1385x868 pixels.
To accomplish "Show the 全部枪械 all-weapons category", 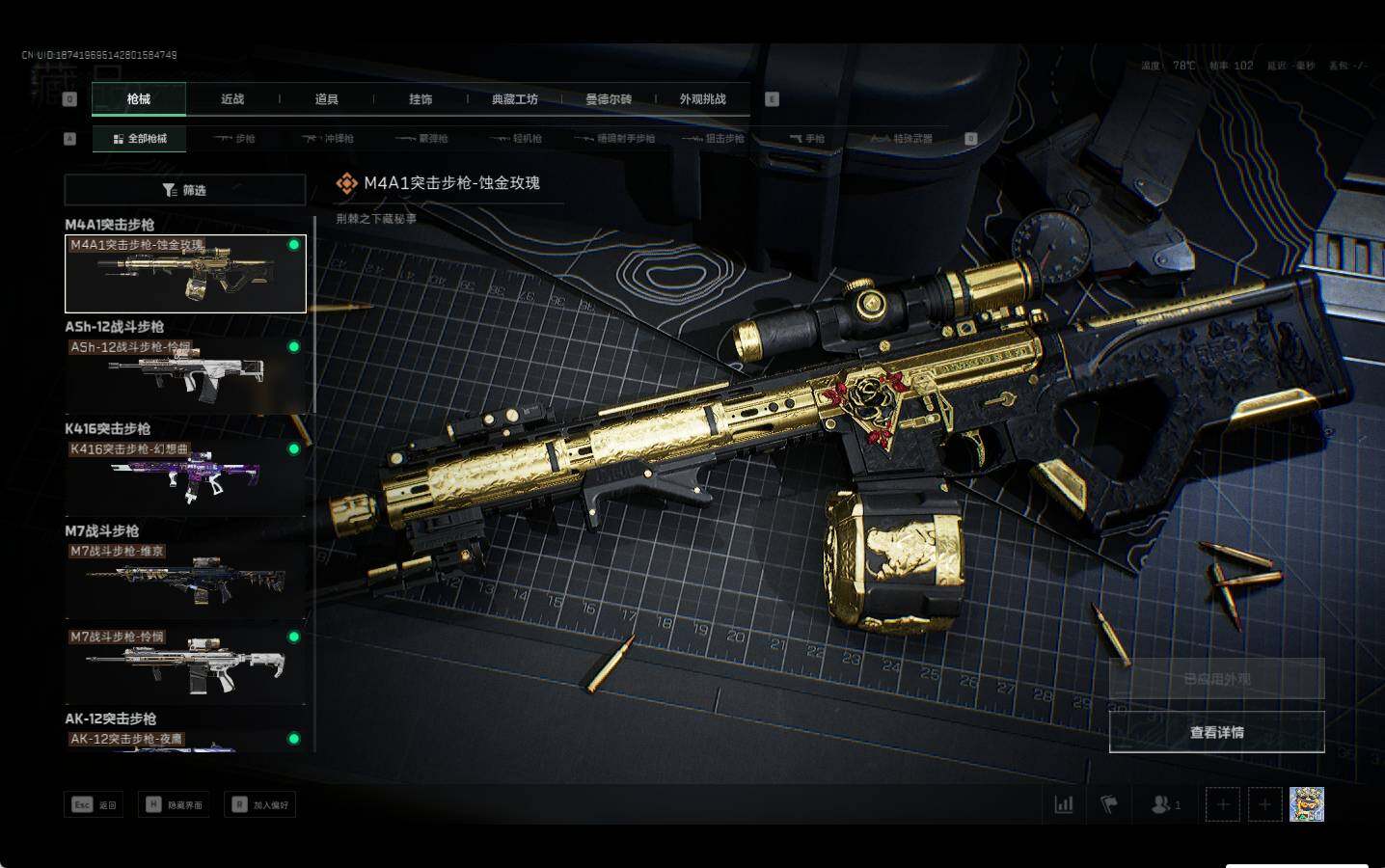I will pyautogui.click(x=140, y=139).
